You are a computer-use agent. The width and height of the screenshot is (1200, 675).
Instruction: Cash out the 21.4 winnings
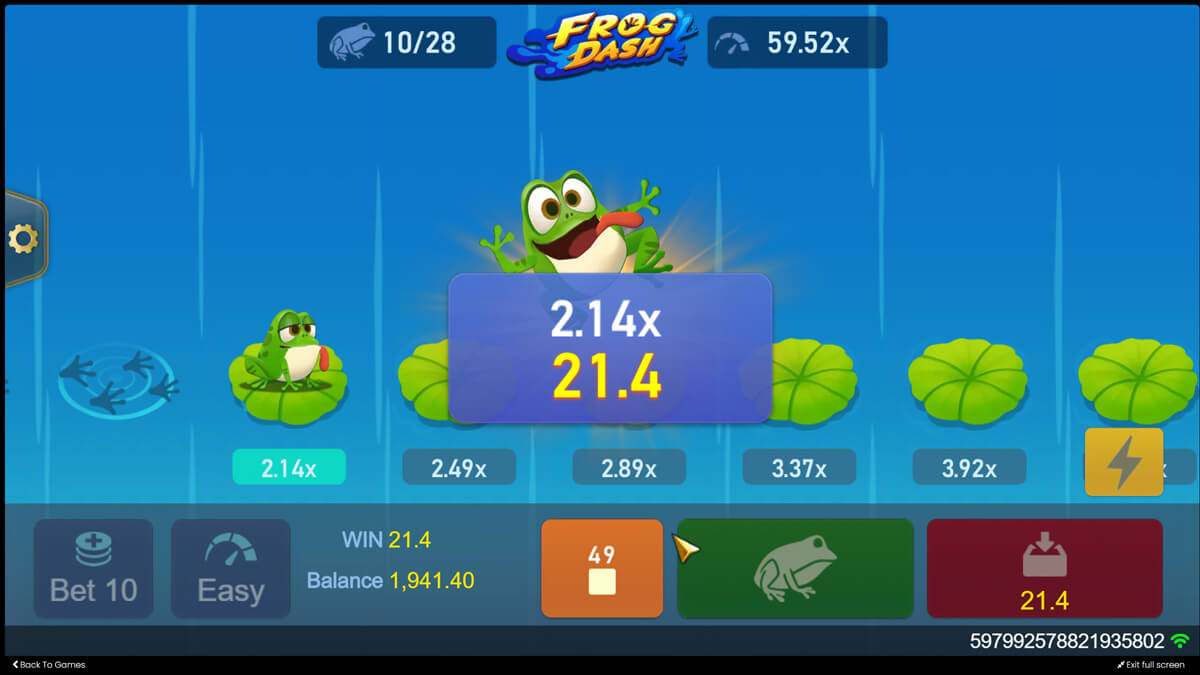click(x=1044, y=568)
